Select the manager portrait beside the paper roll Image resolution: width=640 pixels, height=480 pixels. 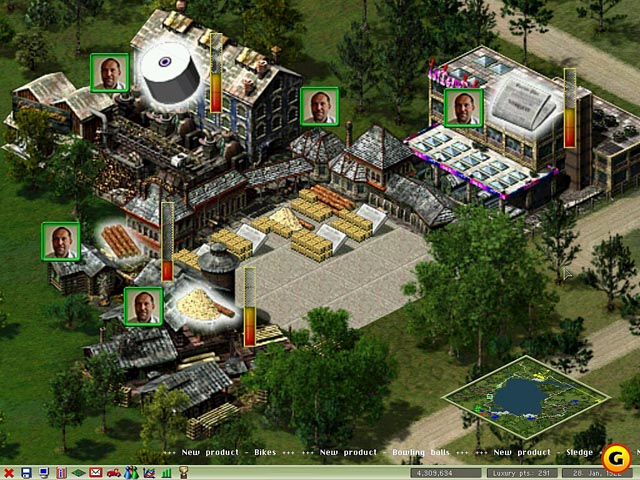[110, 73]
